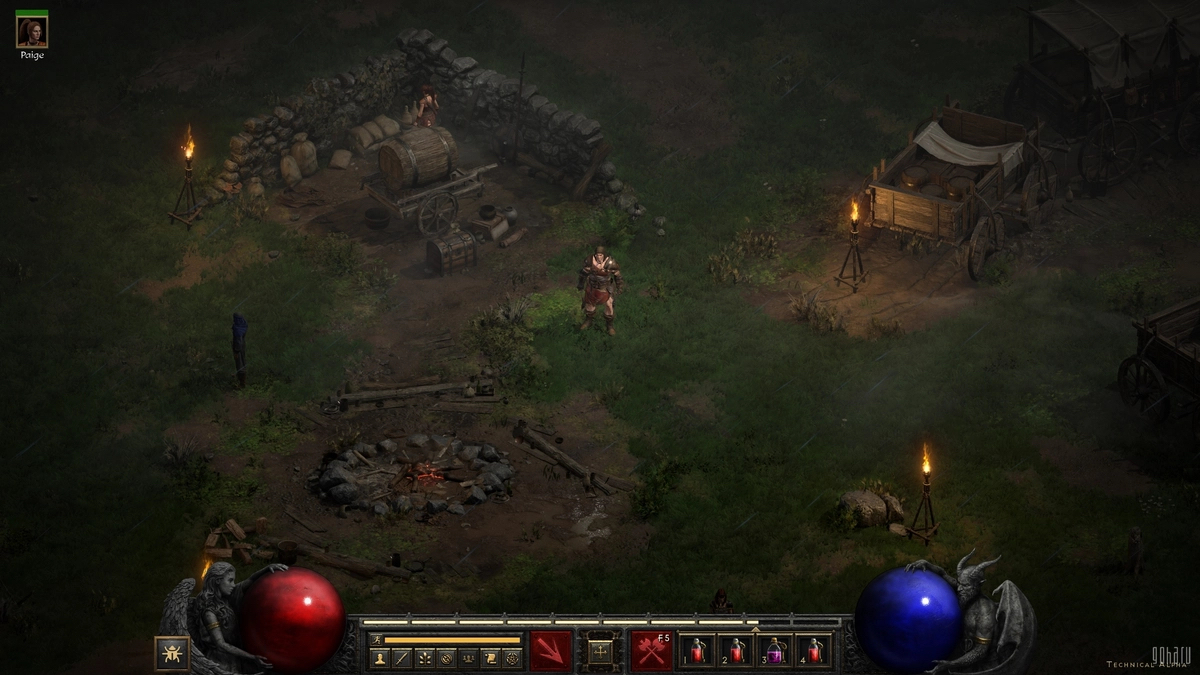
Task: Use the red potion in belt slot 2
Action: pyautogui.click(x=736, y=651)
